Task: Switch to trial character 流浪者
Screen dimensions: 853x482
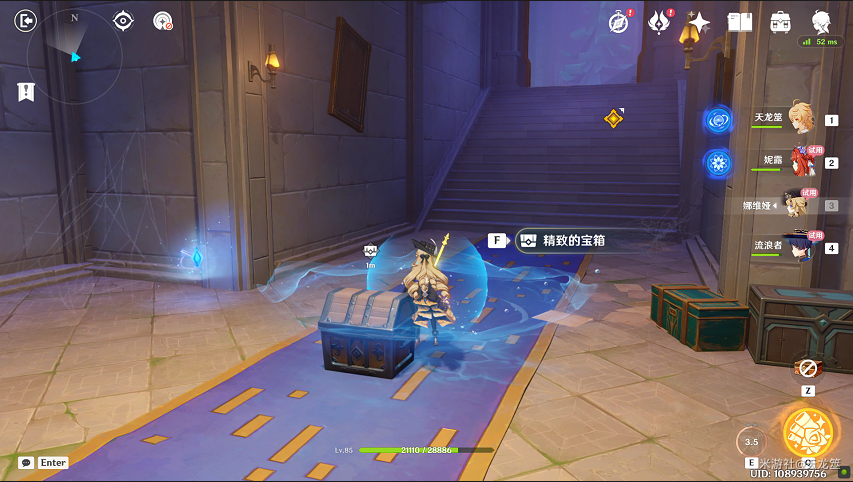Action: pyautogui.click(x=797, y=246)
